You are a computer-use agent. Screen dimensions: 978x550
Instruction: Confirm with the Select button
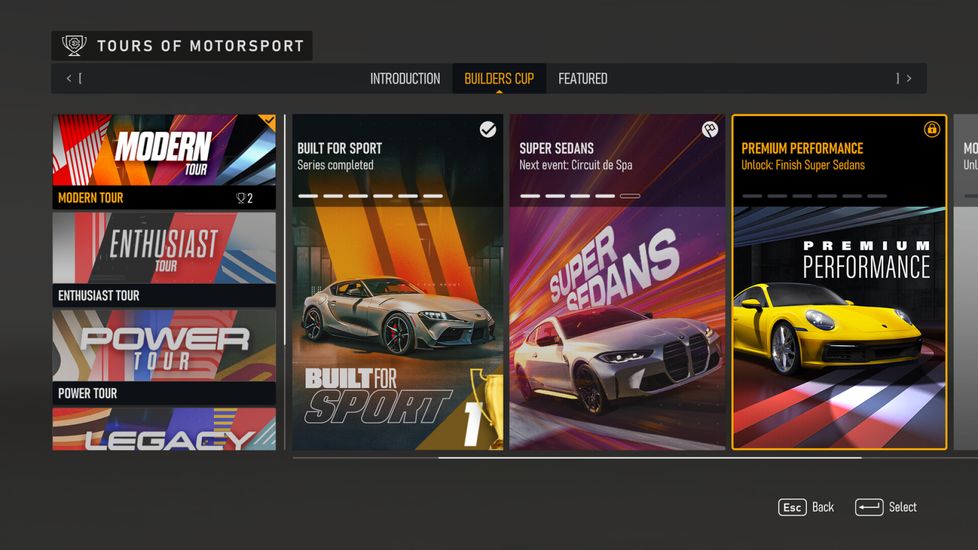pyautogui.click(x=886, y=507)
